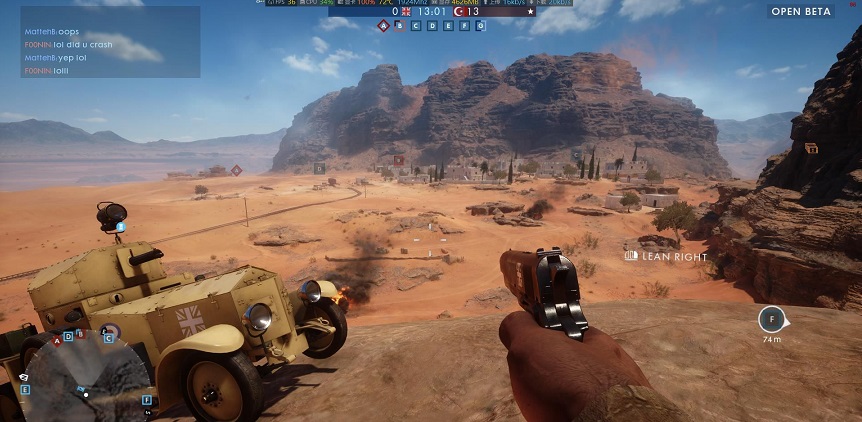Screen dimensions: 862x422
Task: Click objective E marker on minimap
Action: pyautogui.click(x=26, y=389)
